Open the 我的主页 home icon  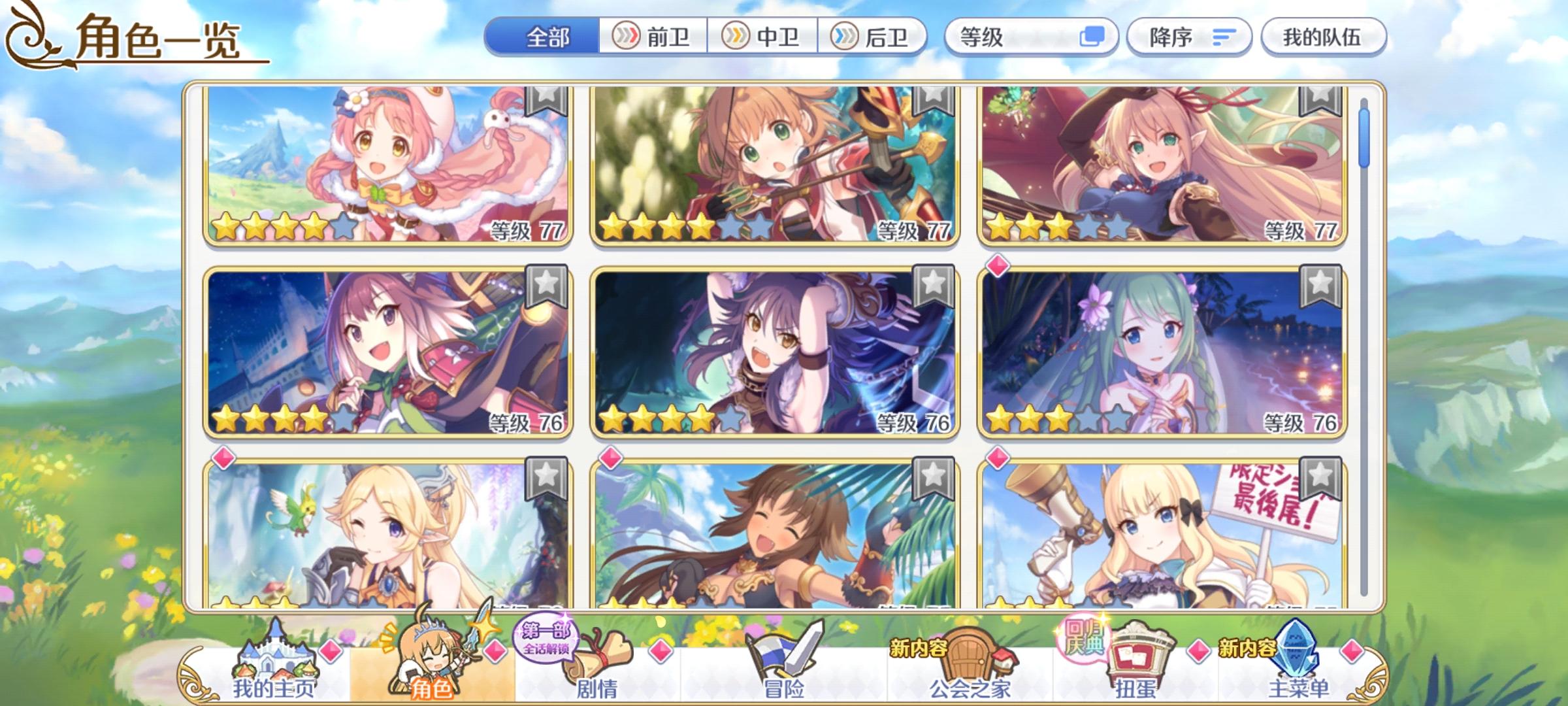coord(278,660)
